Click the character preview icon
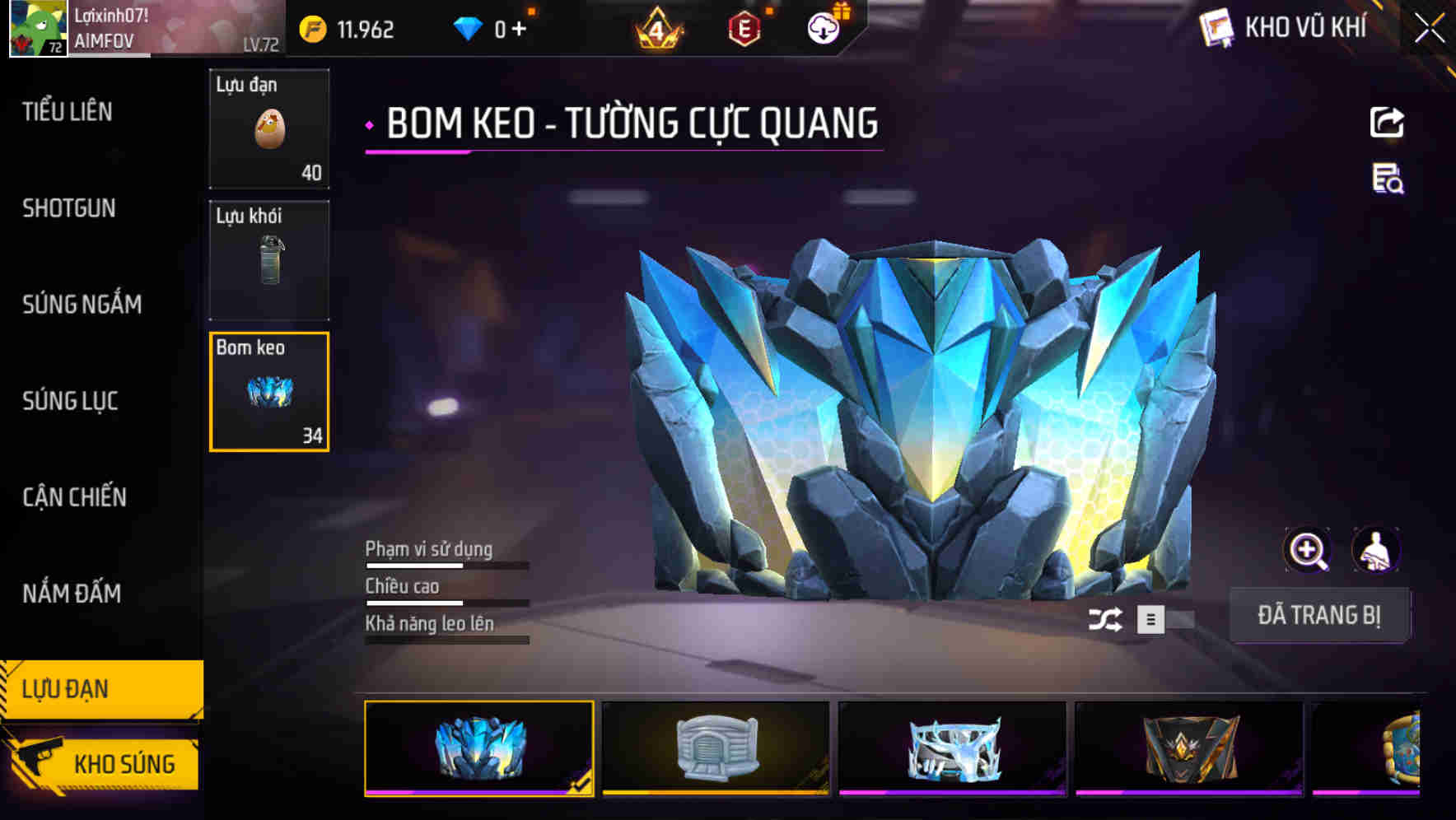This screenshot has width=1456, height=820. coord(1377,550)
